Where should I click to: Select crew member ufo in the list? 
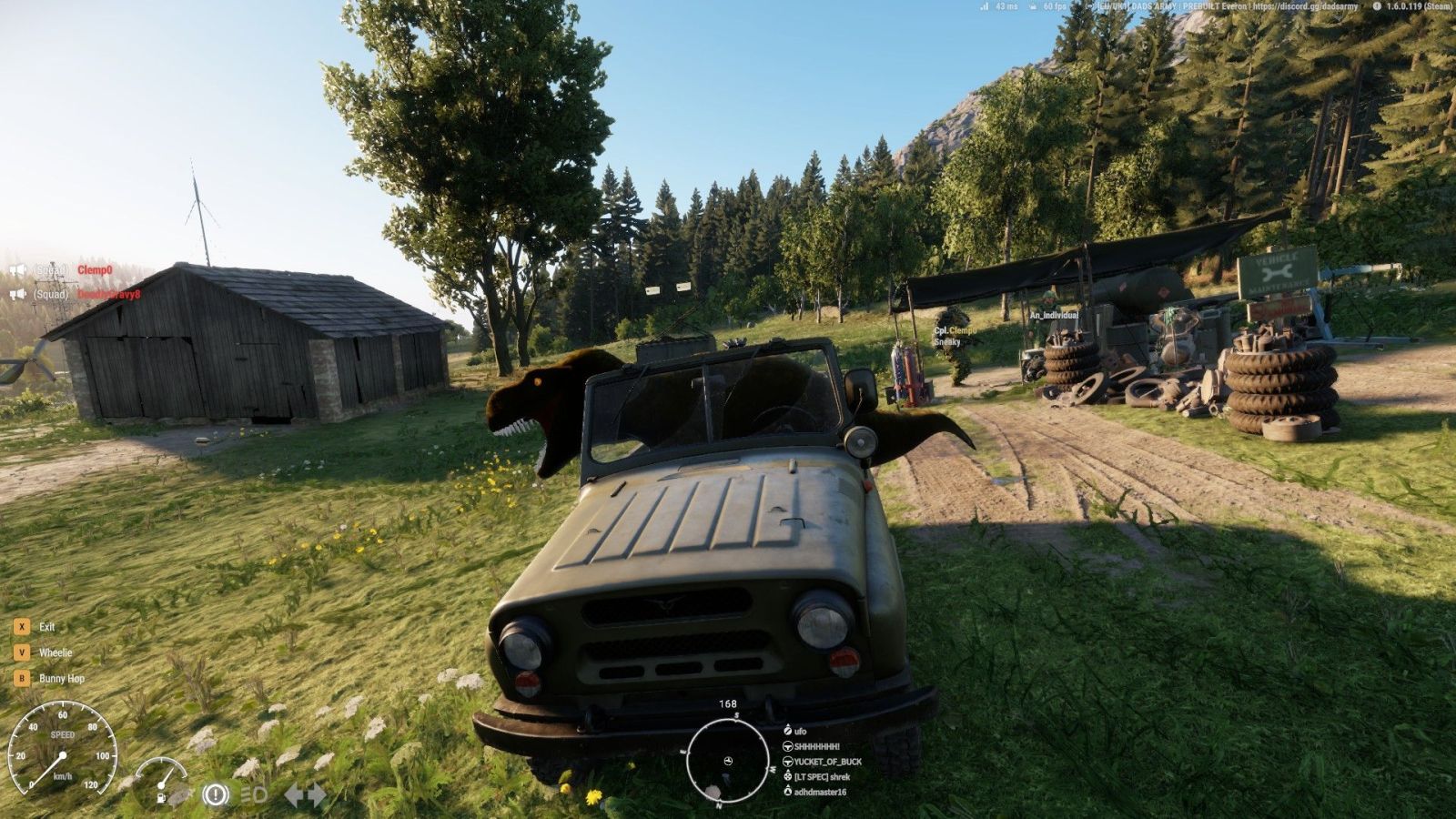click(801, 731)
